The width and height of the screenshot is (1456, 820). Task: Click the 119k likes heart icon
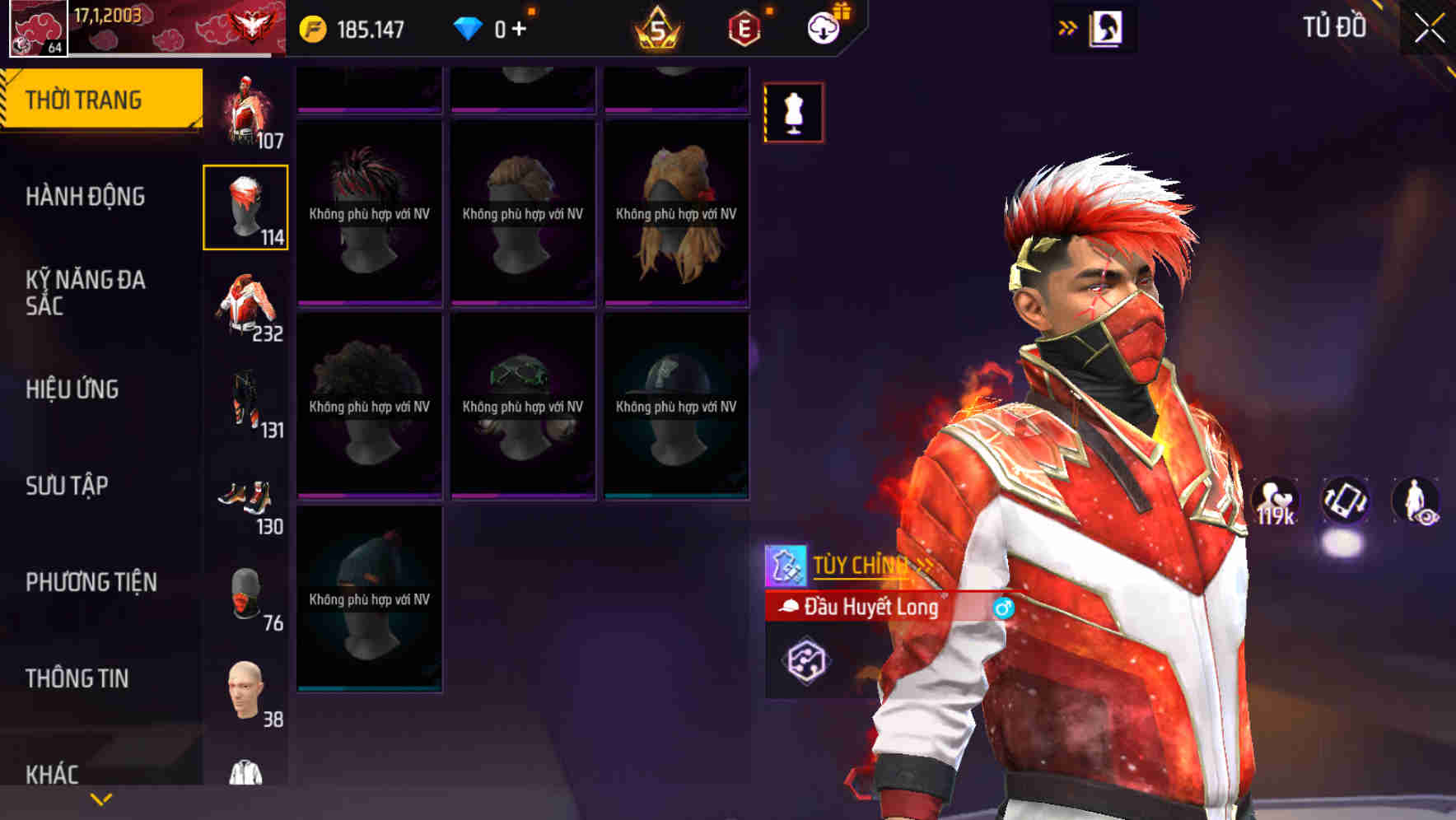coord(1273,498)
